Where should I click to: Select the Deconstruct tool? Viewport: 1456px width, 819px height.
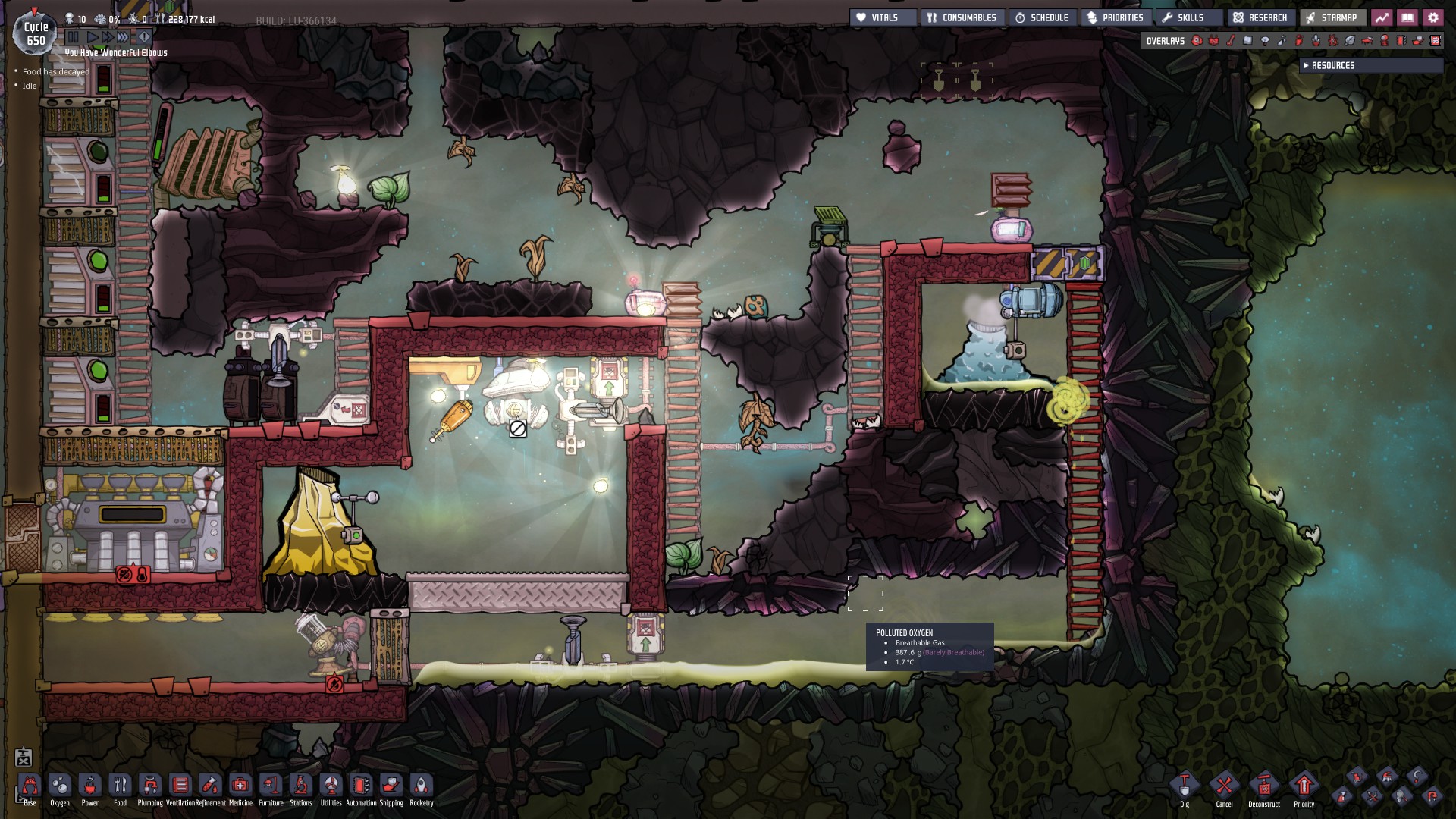1264,787
